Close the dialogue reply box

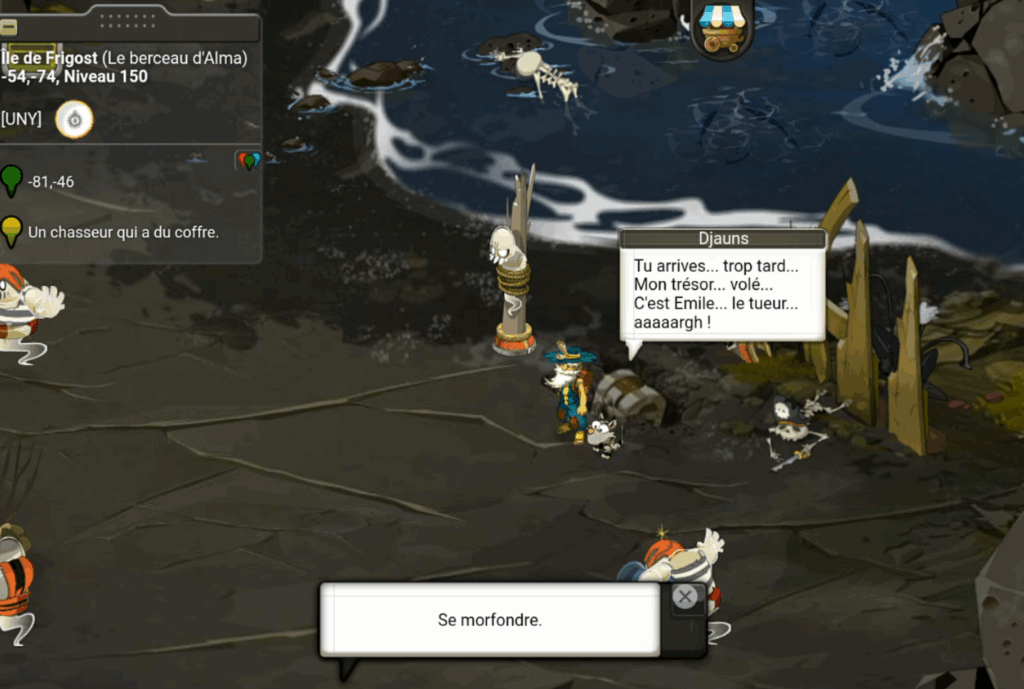click(685, 597)
